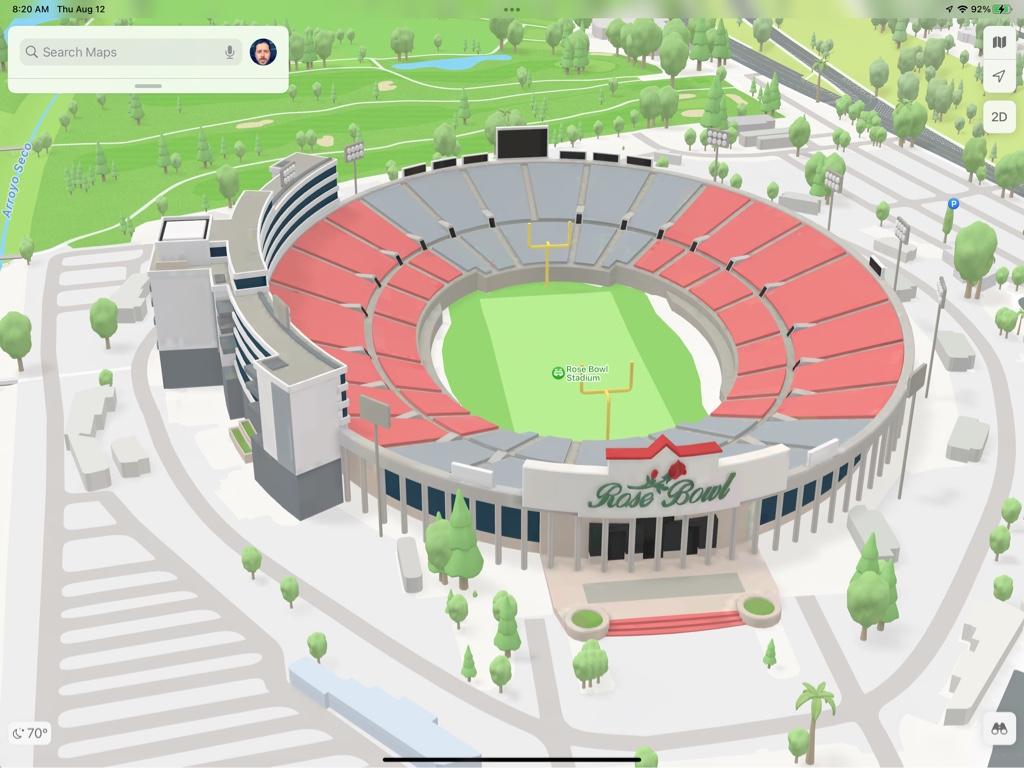Open Look Around binoculars button
This screenshot has height=768, width=1024.
tap(999, 729)
